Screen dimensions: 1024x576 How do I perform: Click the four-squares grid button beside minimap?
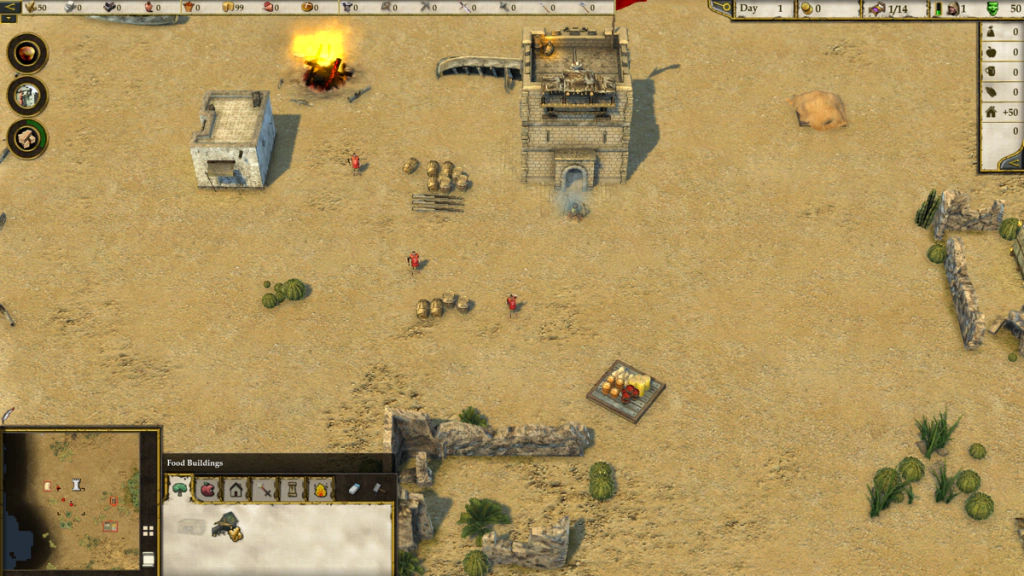point(148,531)
